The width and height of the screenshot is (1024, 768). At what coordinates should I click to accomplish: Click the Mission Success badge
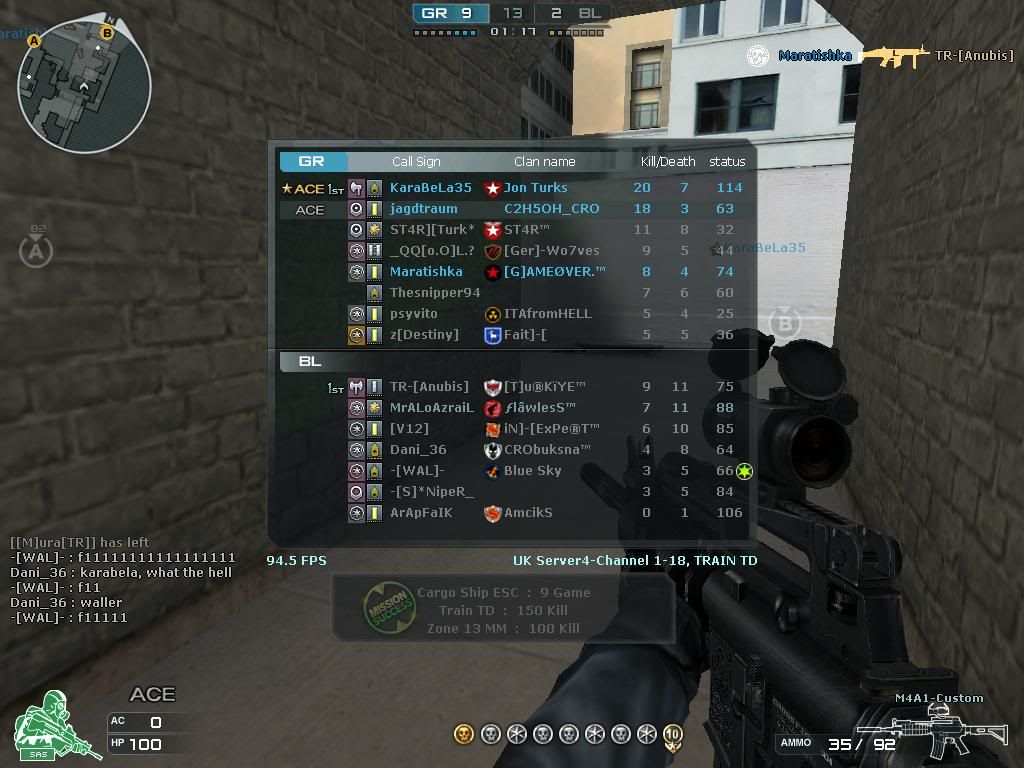[387, 609]
